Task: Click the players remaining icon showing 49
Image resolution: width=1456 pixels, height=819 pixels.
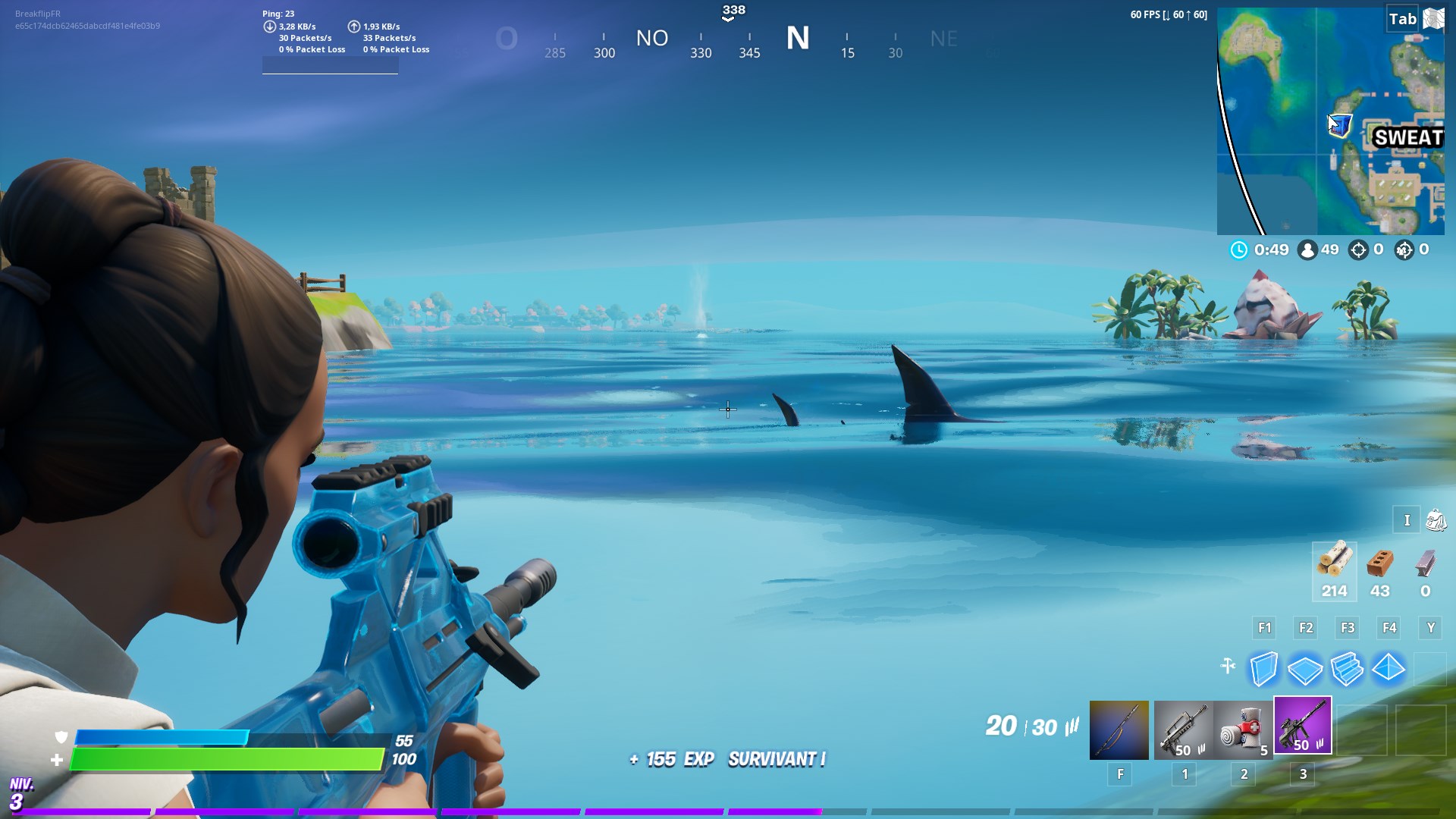Action: click(1307, 249)
